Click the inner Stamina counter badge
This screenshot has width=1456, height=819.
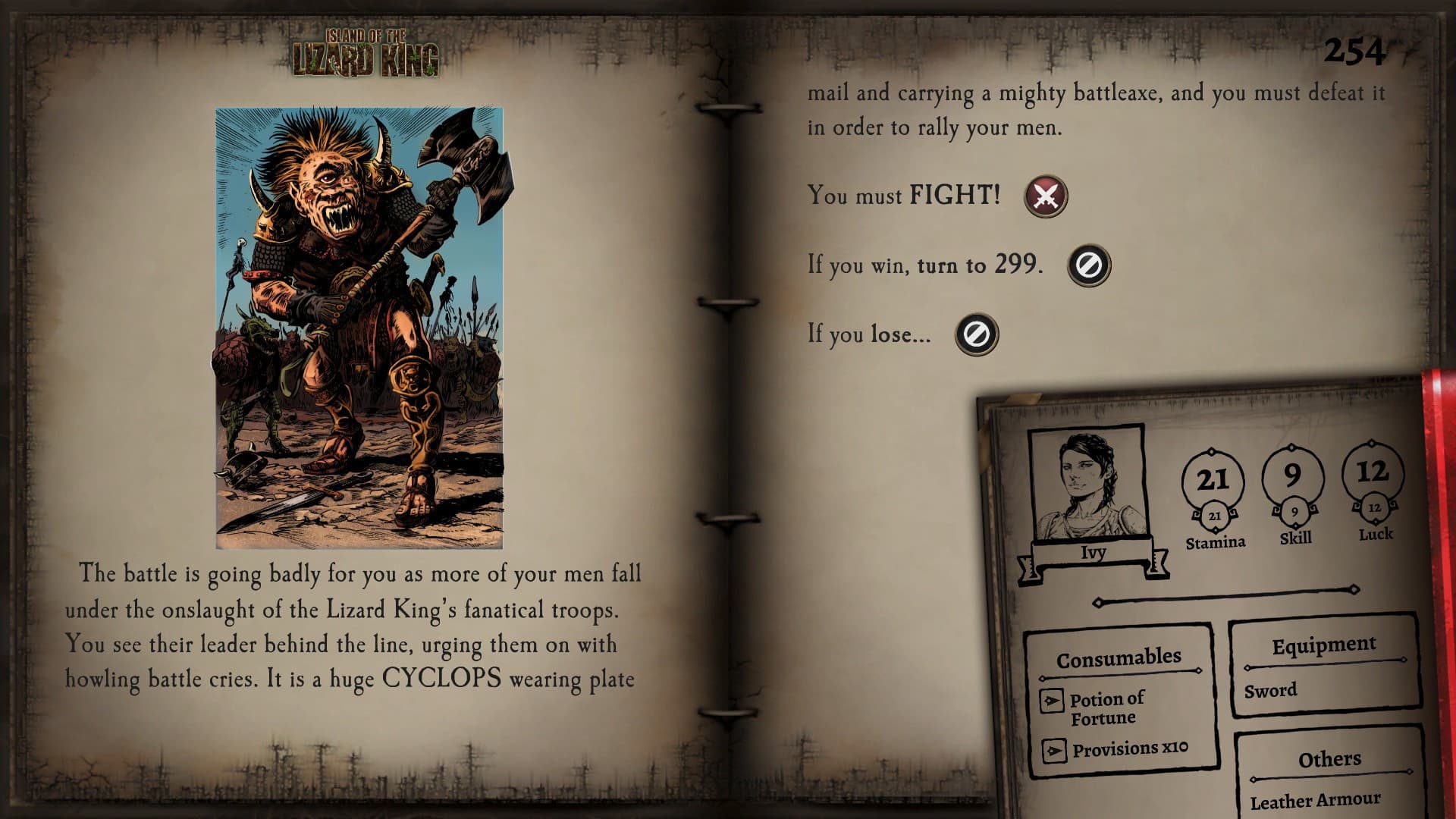click(x=1215, y=515)
